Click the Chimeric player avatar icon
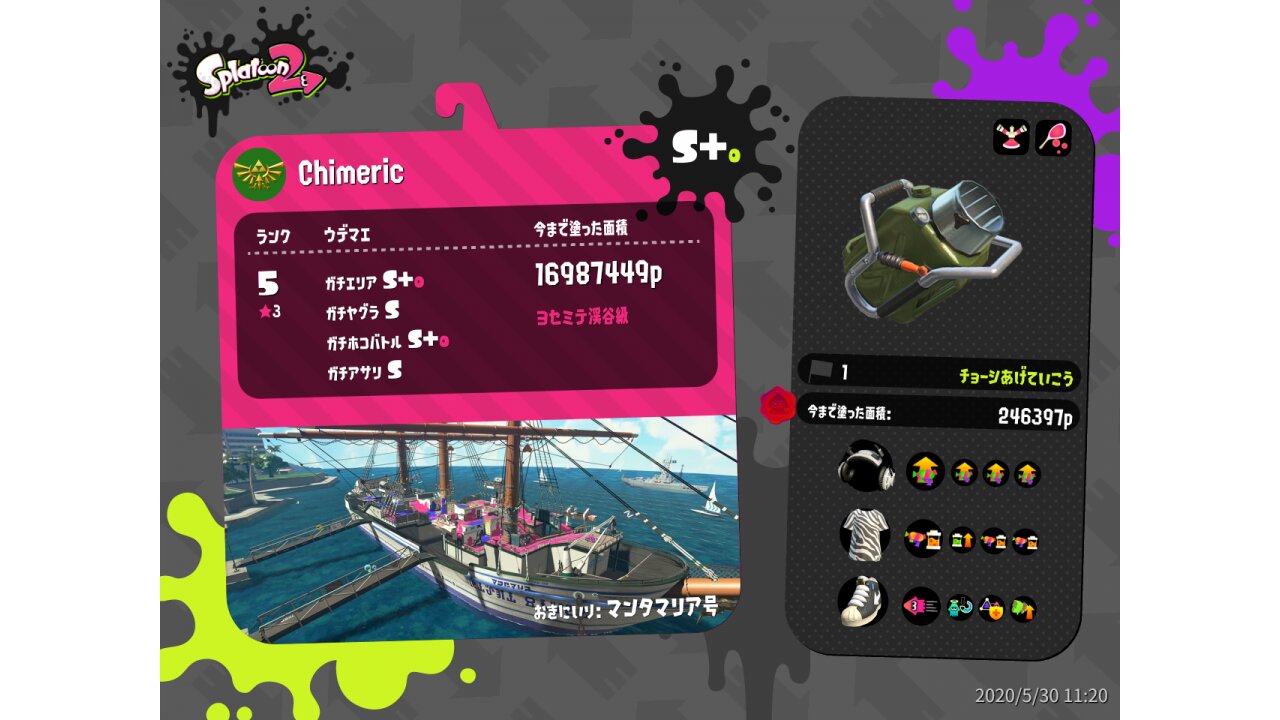The image size is (1280, 720). coord(259,174)
